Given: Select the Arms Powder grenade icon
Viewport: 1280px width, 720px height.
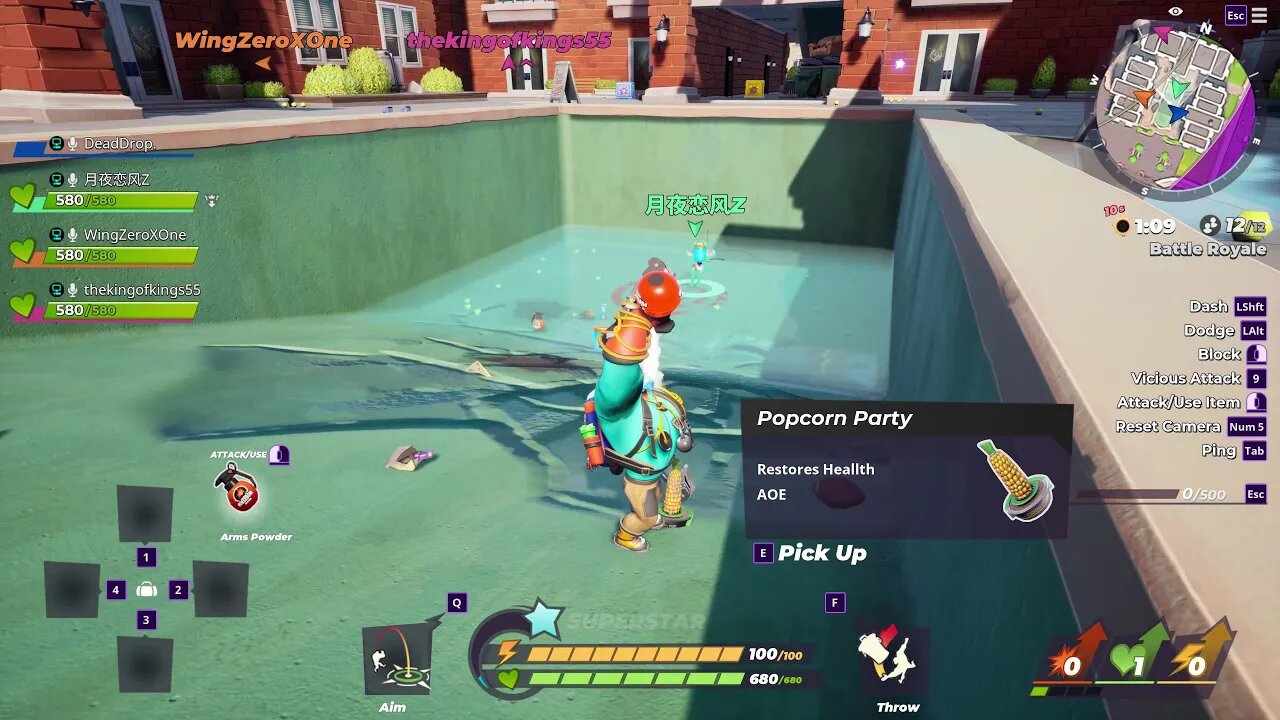Looking at the screenshot, I should click(x=238, y=488).
